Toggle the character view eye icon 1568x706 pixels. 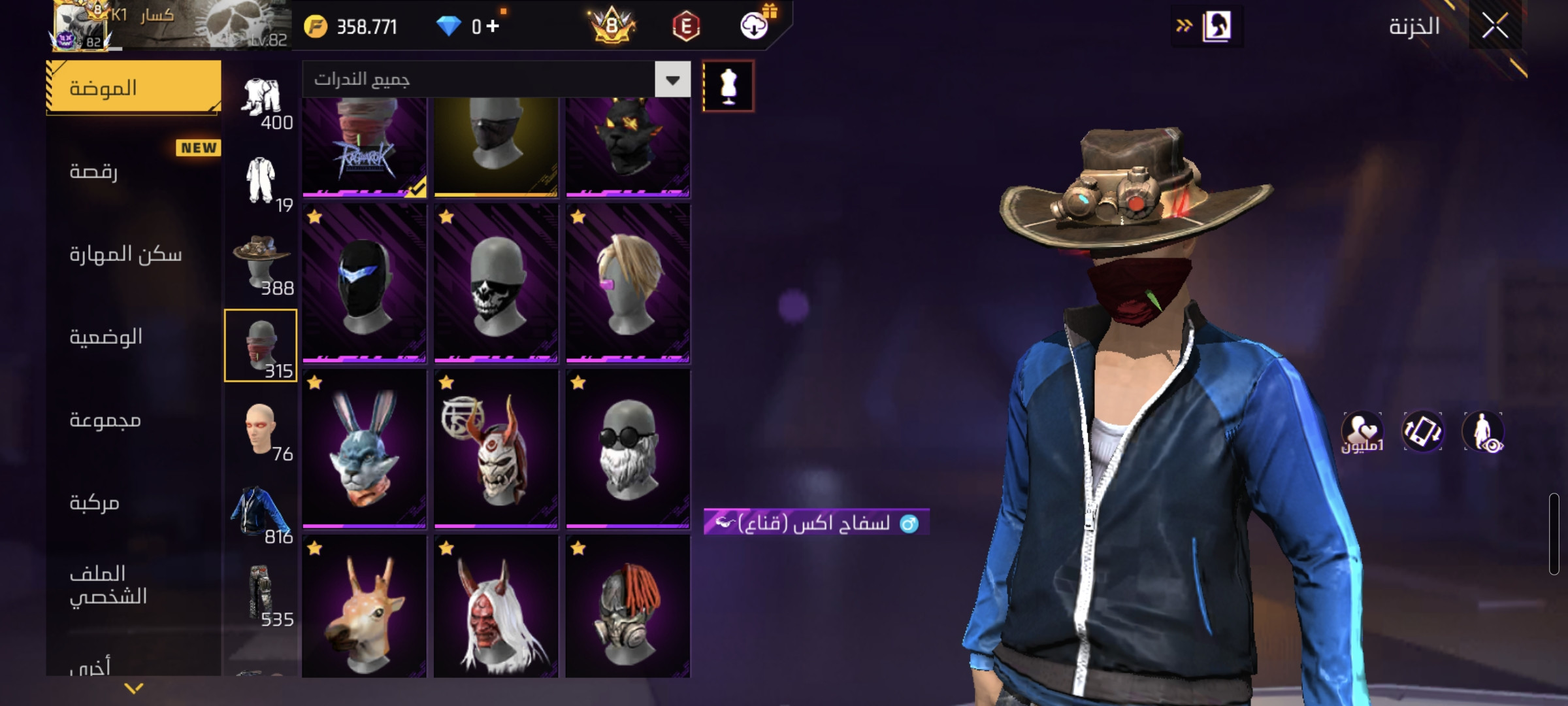tap(1483, 433)
